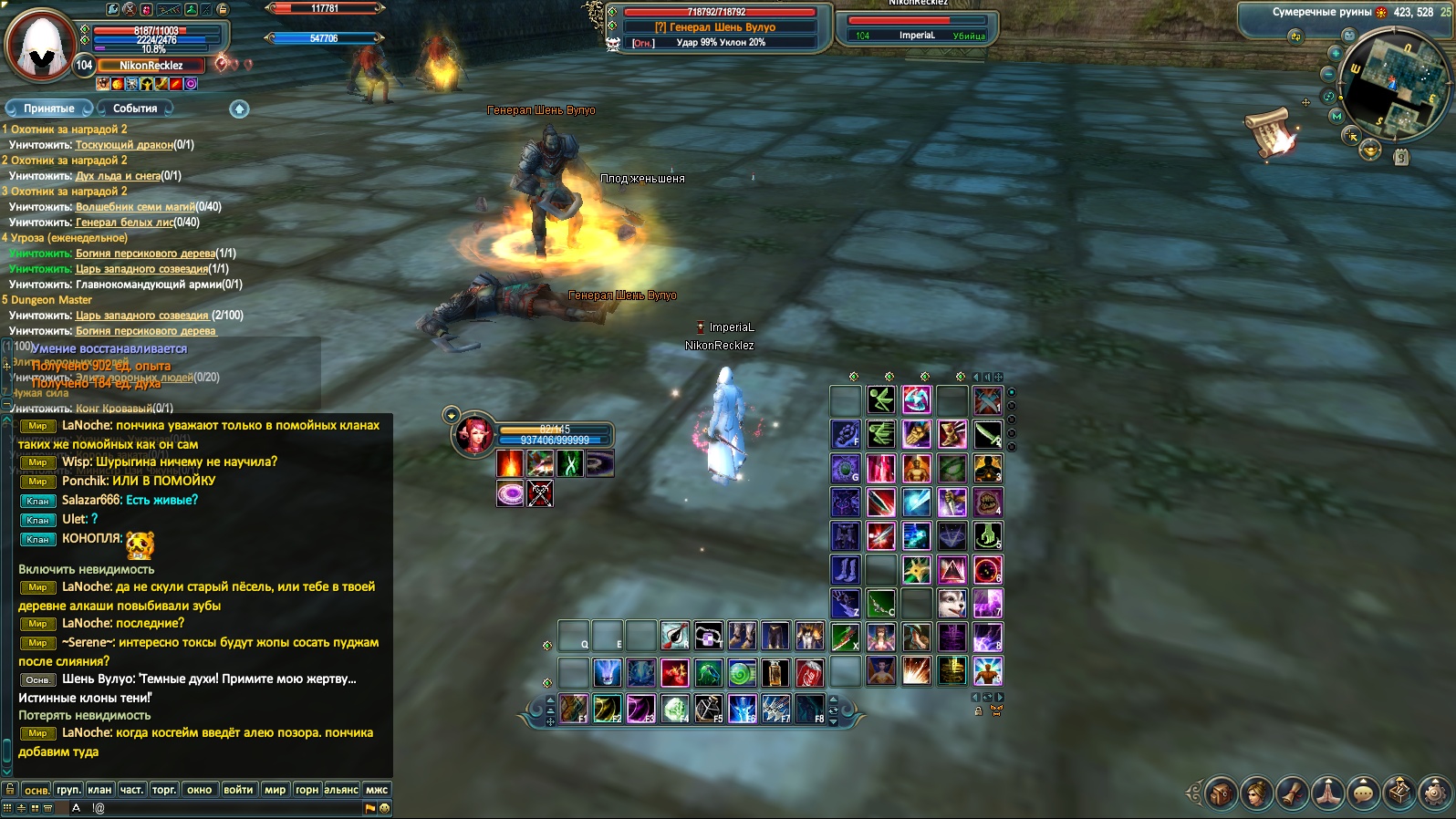Use the red cola can item

(x=809, y=673)
